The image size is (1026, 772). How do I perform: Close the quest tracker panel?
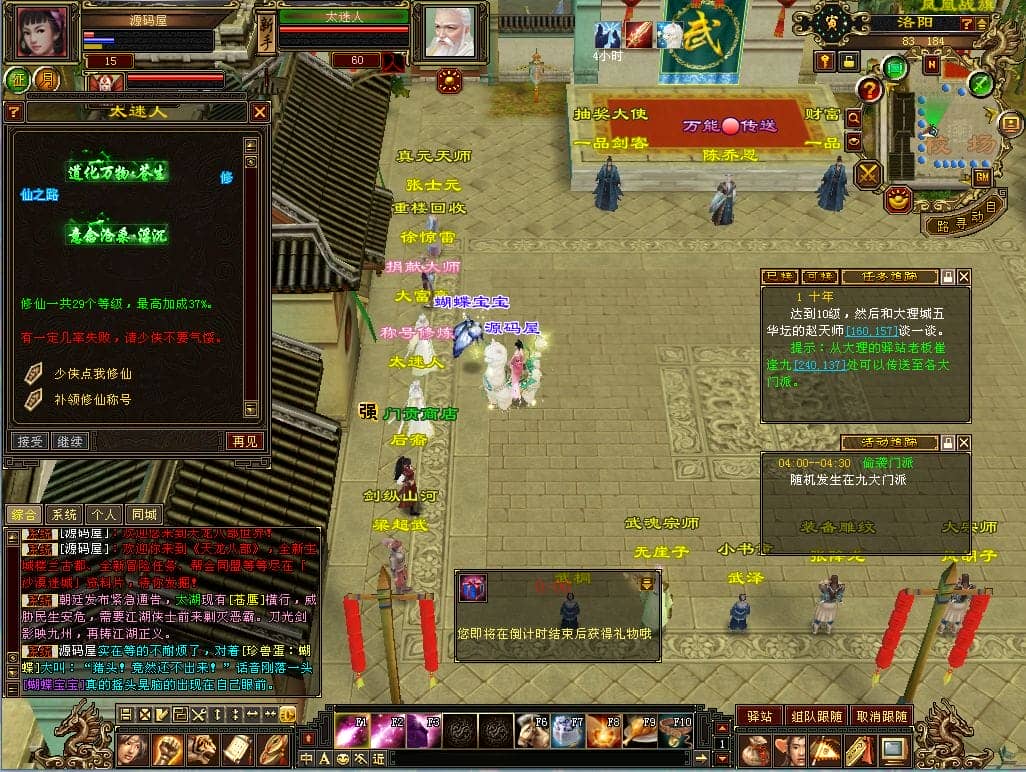[964, 276]
